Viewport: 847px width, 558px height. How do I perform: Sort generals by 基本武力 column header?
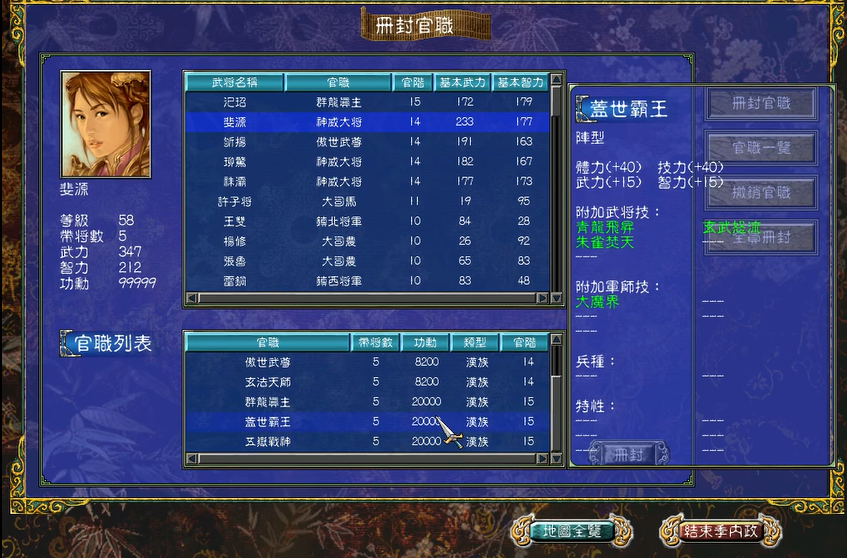[463, 82]
